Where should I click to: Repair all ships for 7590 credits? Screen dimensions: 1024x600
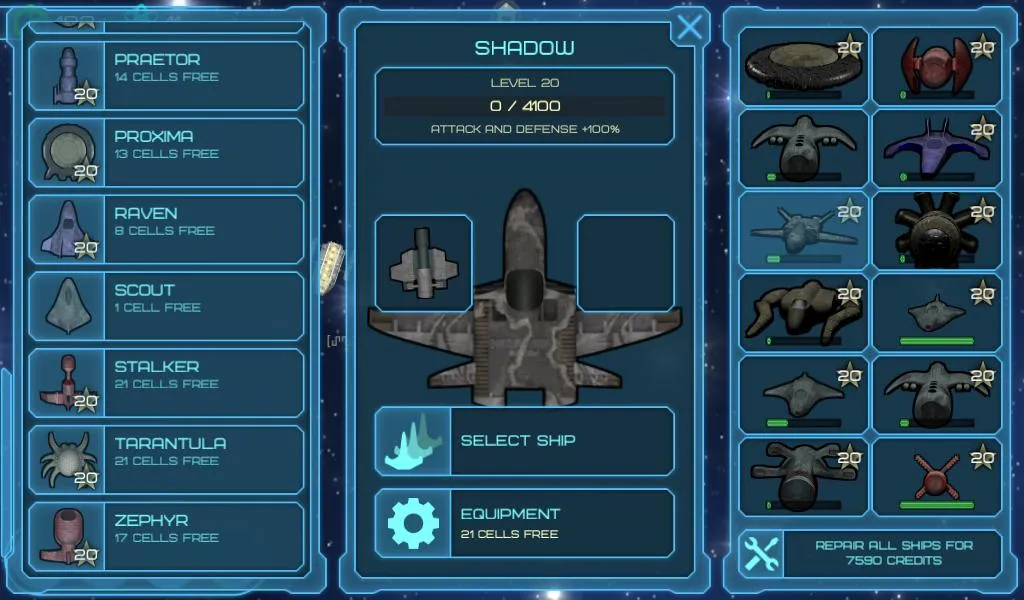tap(870, 553)
